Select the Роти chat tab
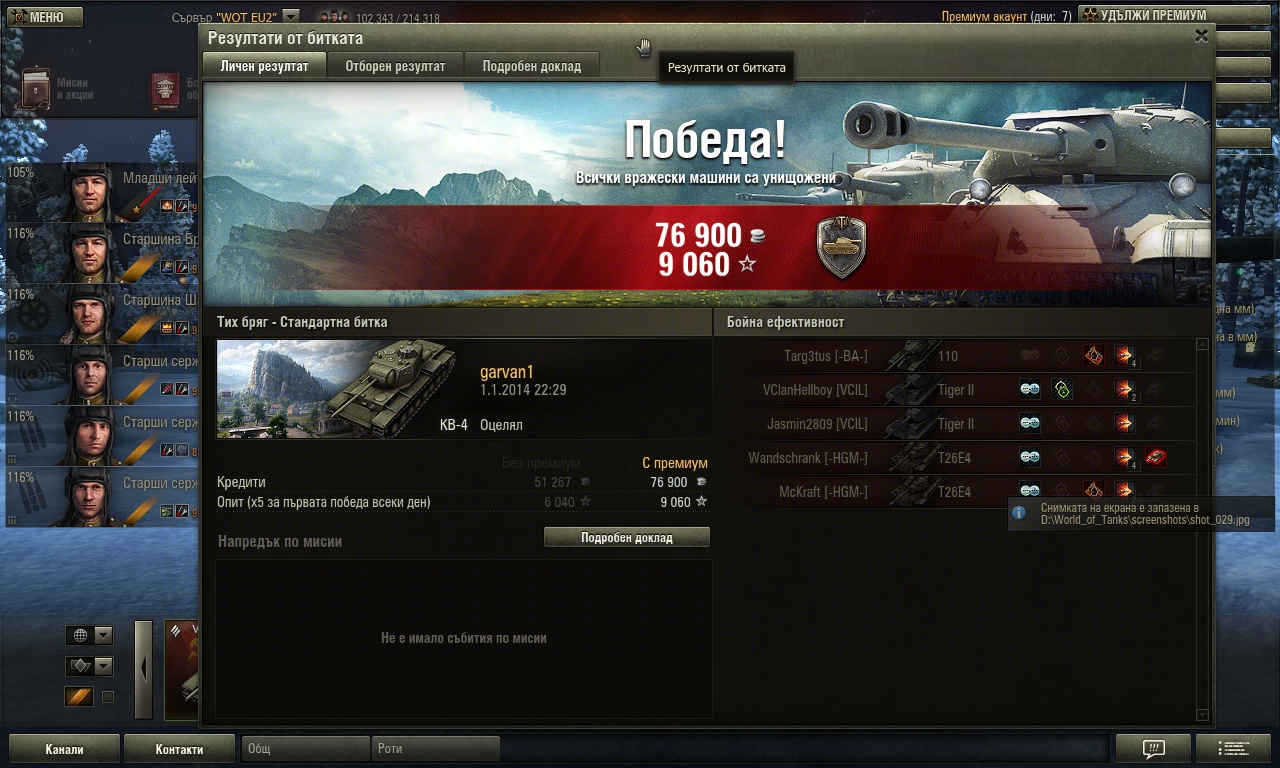Viewport: 1280px width, 768px height. coord(437,749)
